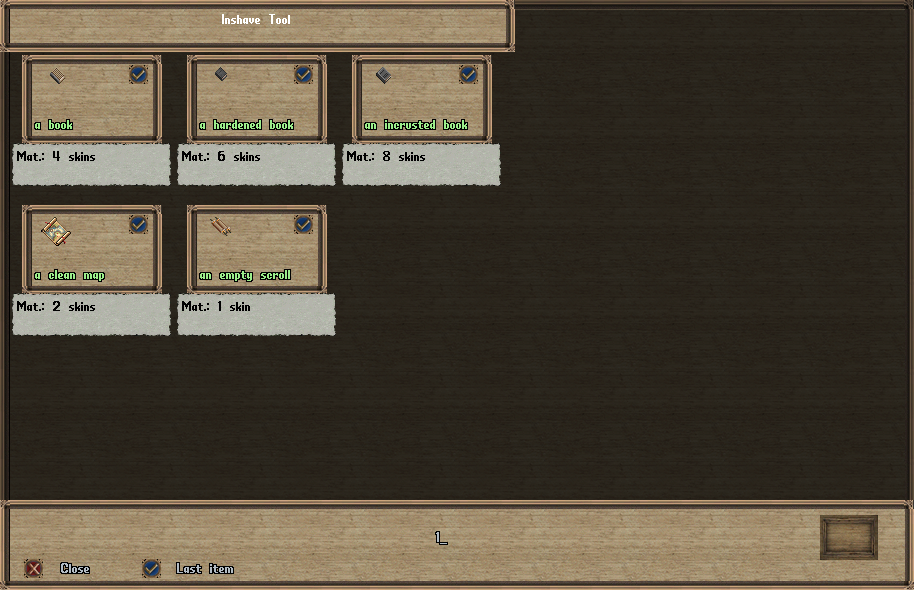Click the wooden square slot at bottom right
The height and width of the screenshot is (590, 914).
tap(848, 537)
